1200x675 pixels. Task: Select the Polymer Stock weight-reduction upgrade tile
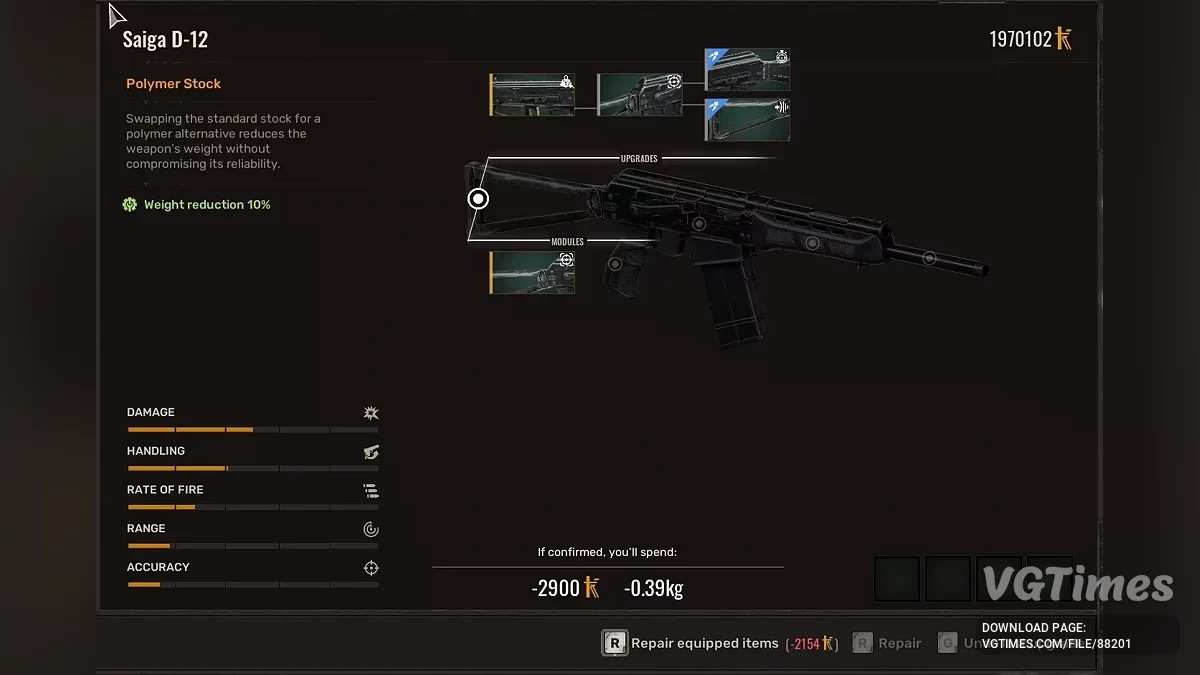tap(532, 95)
